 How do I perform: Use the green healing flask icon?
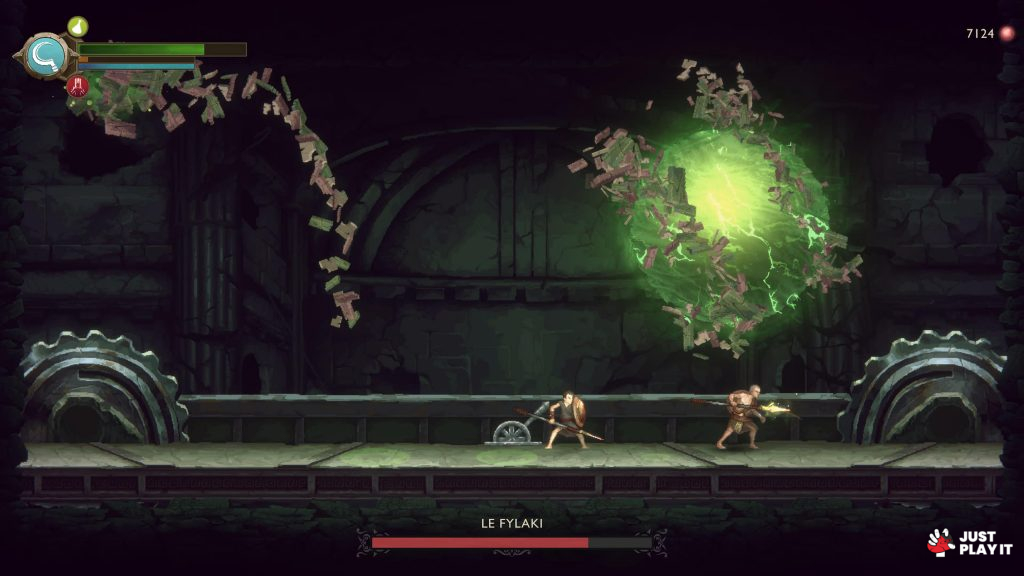pyautogui.click(x=78, y=26)
